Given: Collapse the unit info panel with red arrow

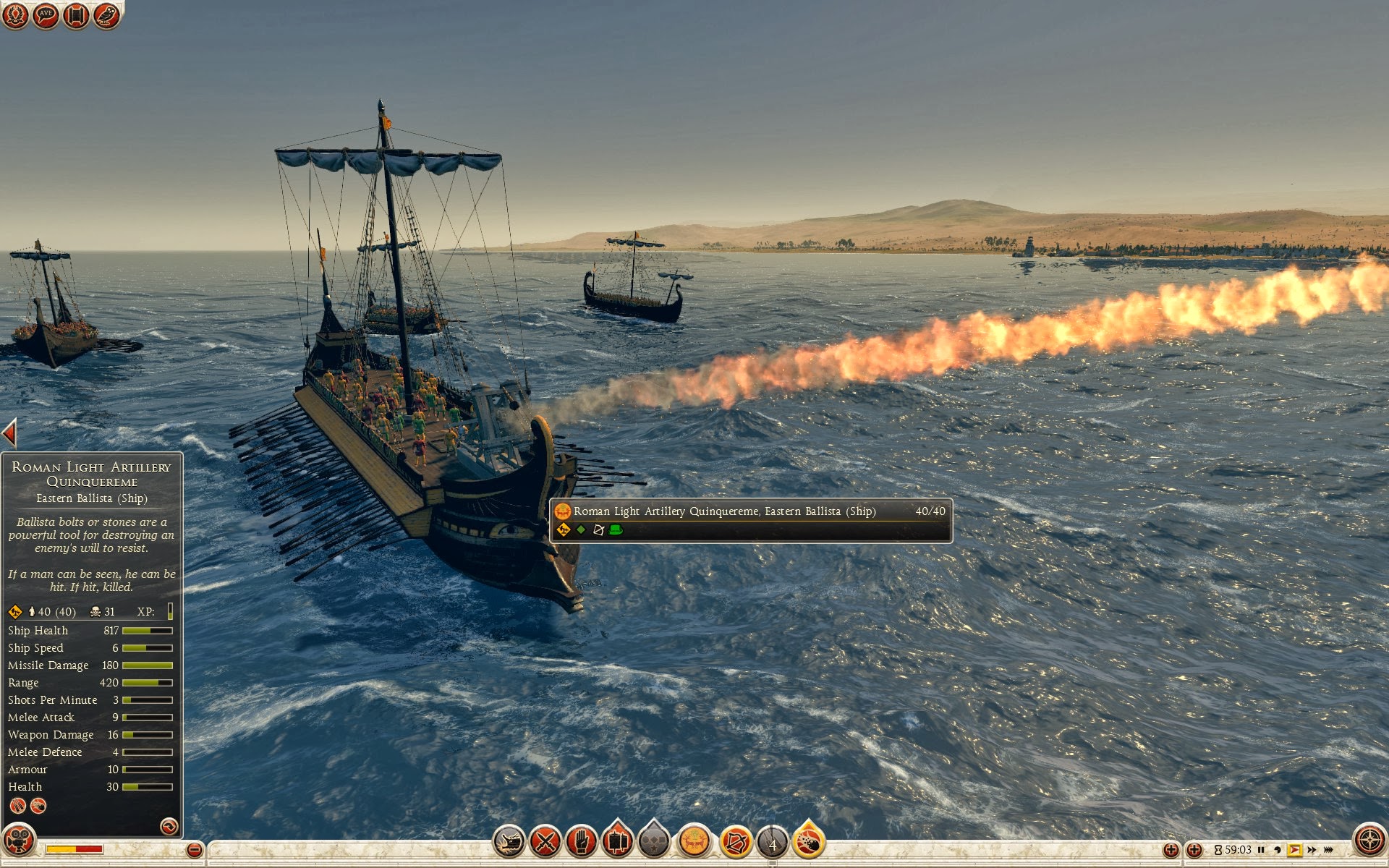Looking at the screenshot, I should click(9, 433).
